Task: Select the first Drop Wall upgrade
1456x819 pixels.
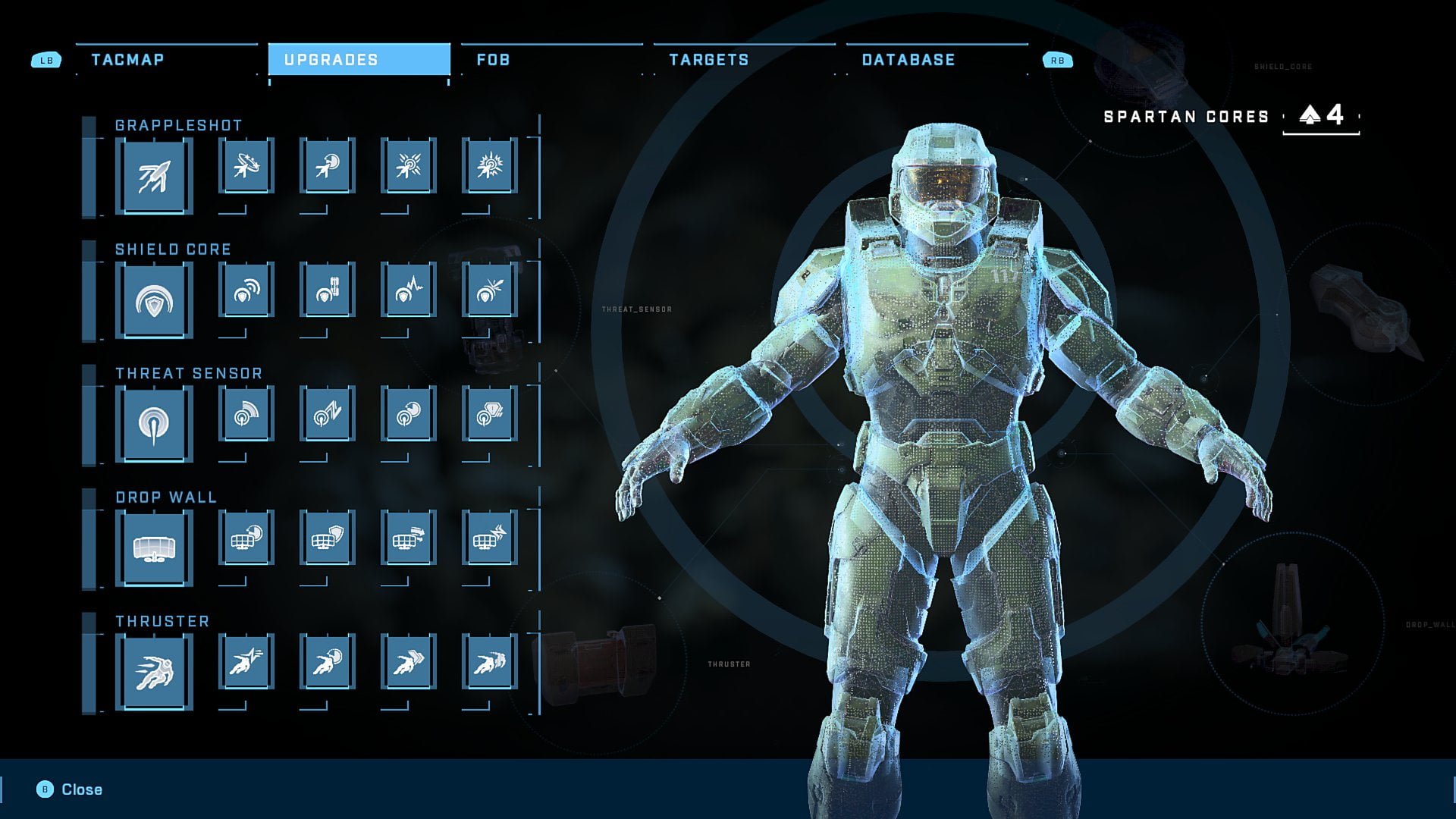Action: pyautogui.click(x=246, y=538)
